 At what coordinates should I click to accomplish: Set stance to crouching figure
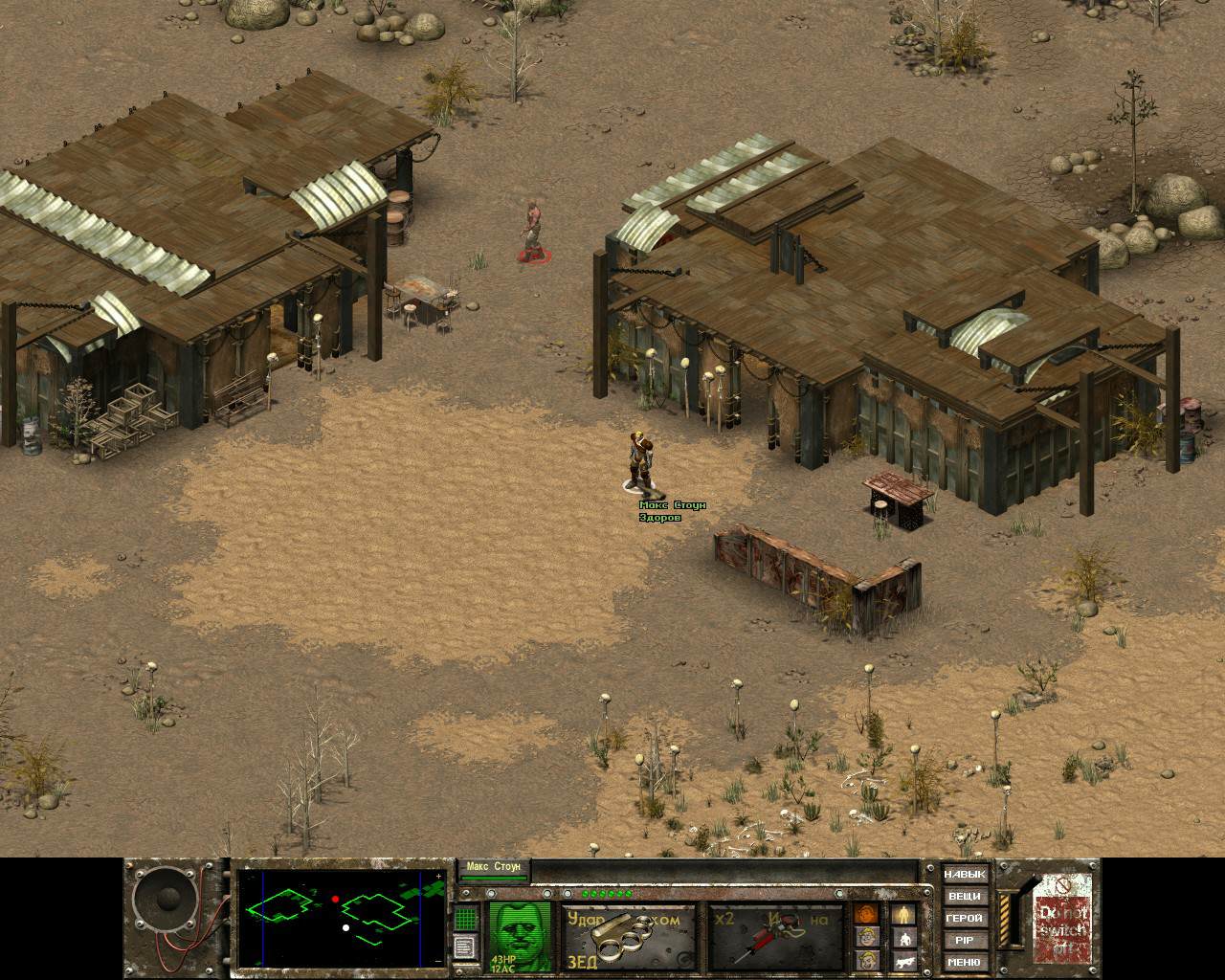point(904,939)
